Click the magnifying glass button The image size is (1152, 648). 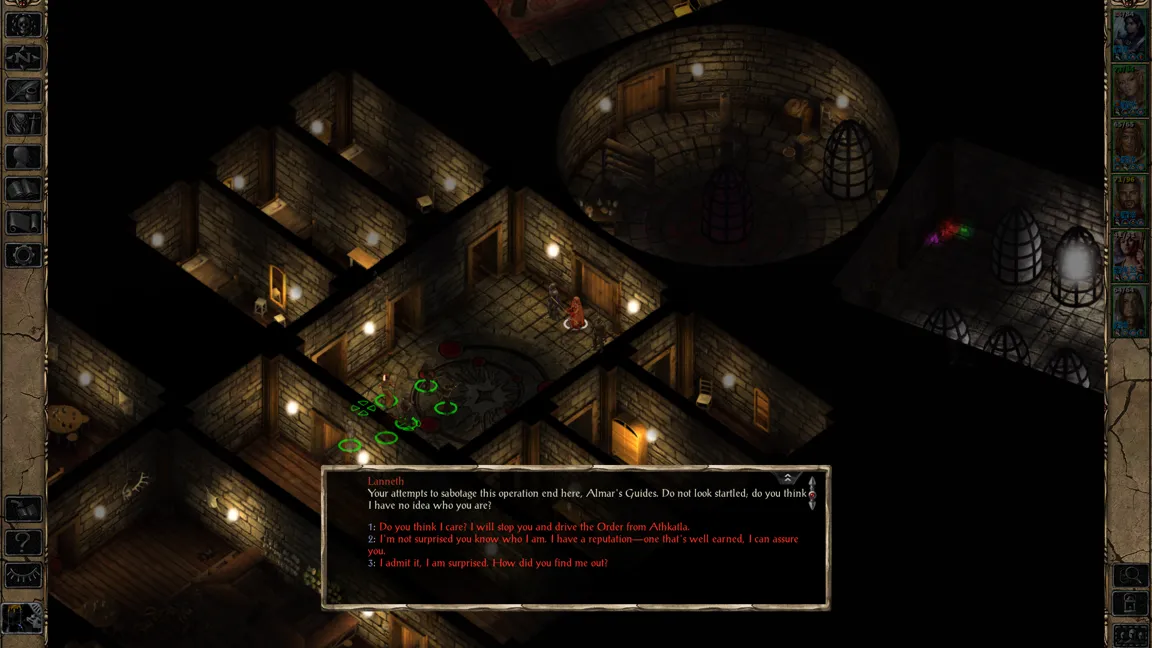tap(1131, 576)
